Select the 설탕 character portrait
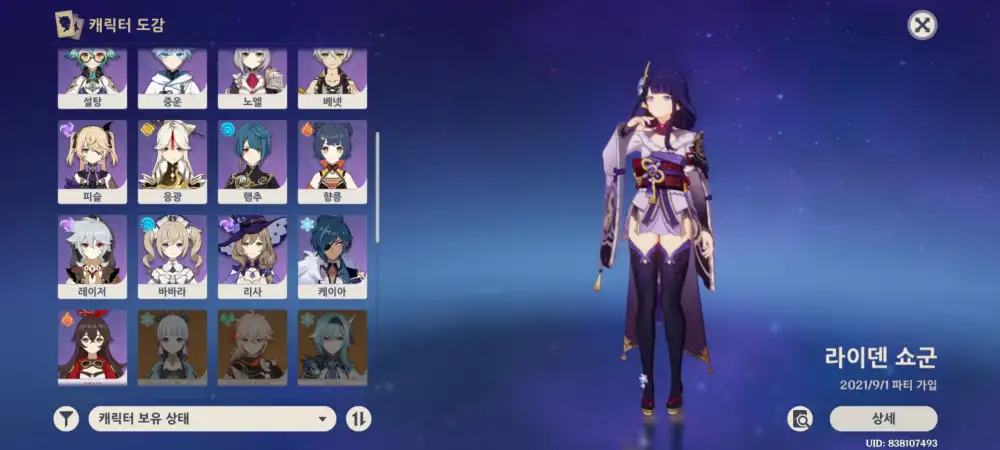Image resolution: width=1000 pixels, height=450 pixels. click(x=92, y=77)
